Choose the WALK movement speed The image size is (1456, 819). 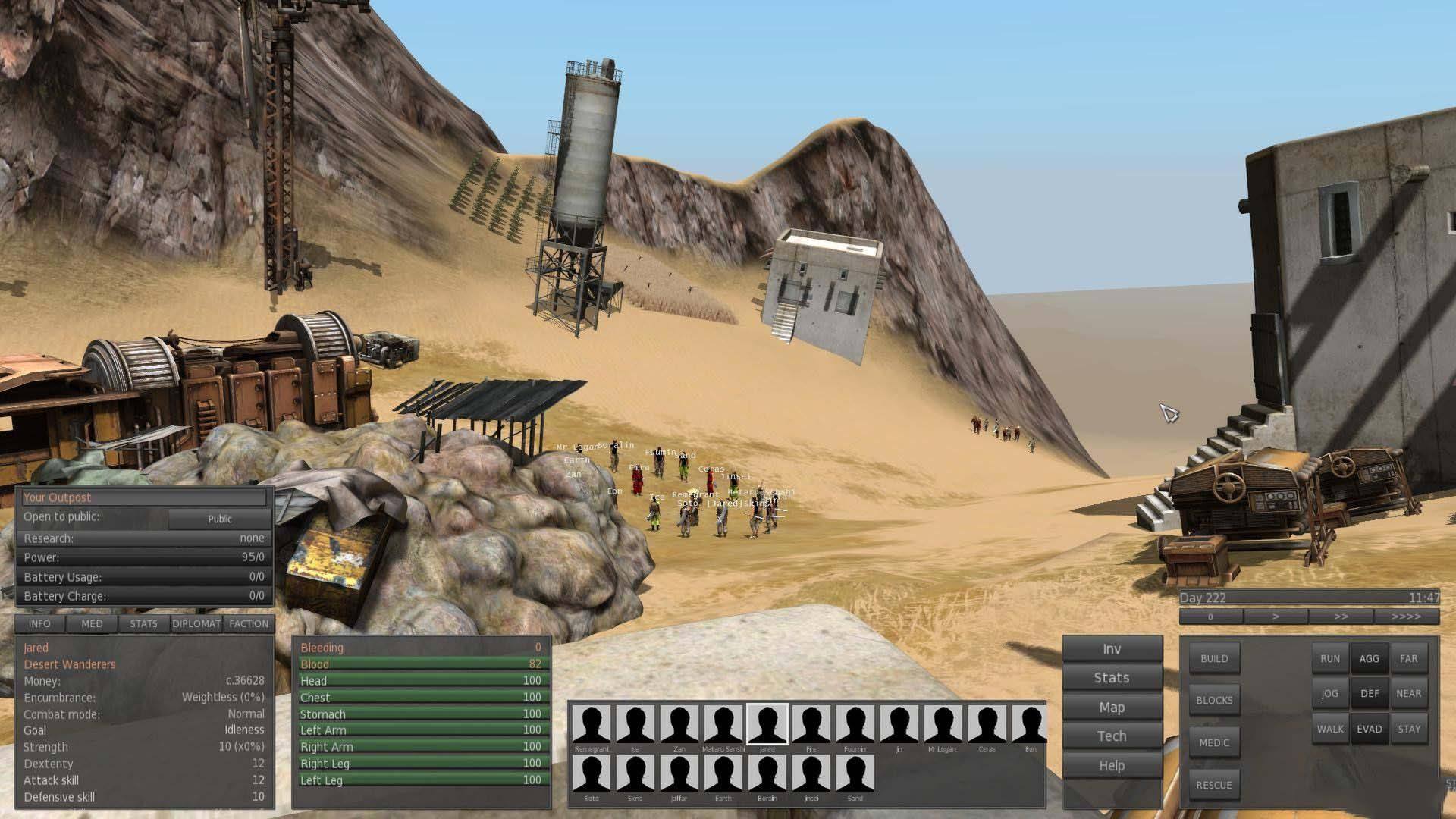point(1330,729)
